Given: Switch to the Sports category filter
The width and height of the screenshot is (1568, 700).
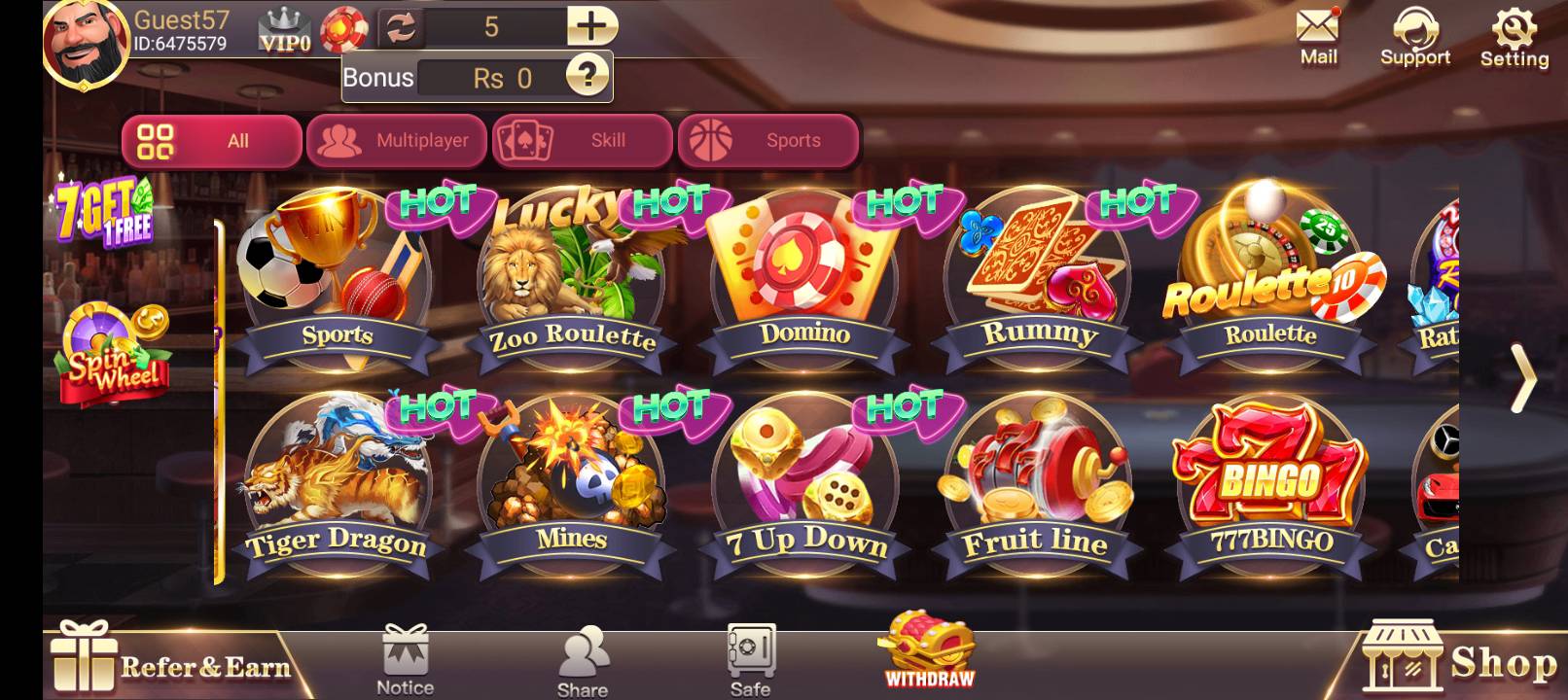Looking at the screenshot, I should click(767, 141).
